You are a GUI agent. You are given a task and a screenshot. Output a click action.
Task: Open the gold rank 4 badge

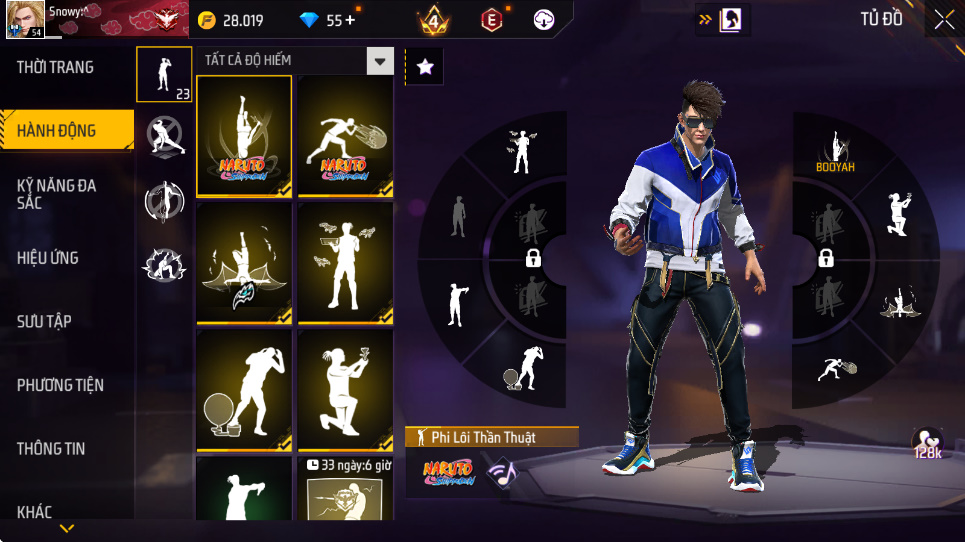pos(434,20)
